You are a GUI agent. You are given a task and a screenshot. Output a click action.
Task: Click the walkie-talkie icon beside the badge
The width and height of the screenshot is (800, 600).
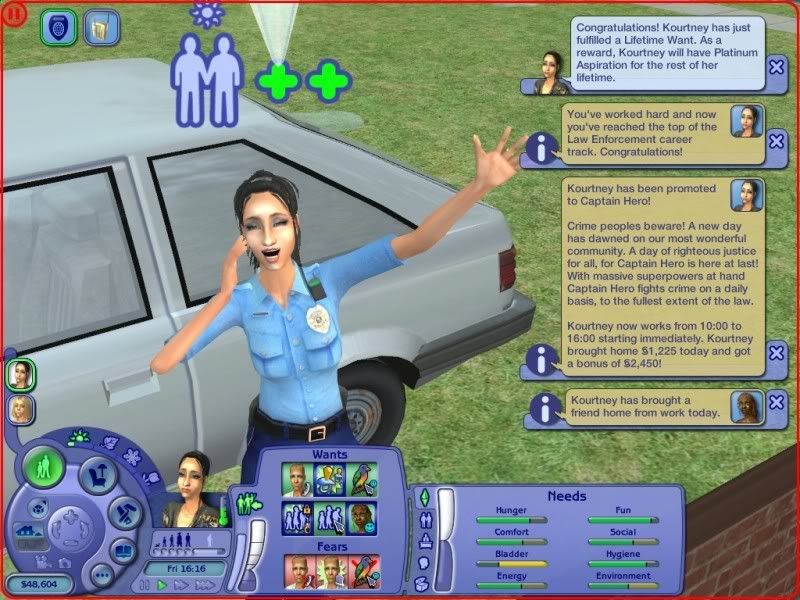point(97,27)
